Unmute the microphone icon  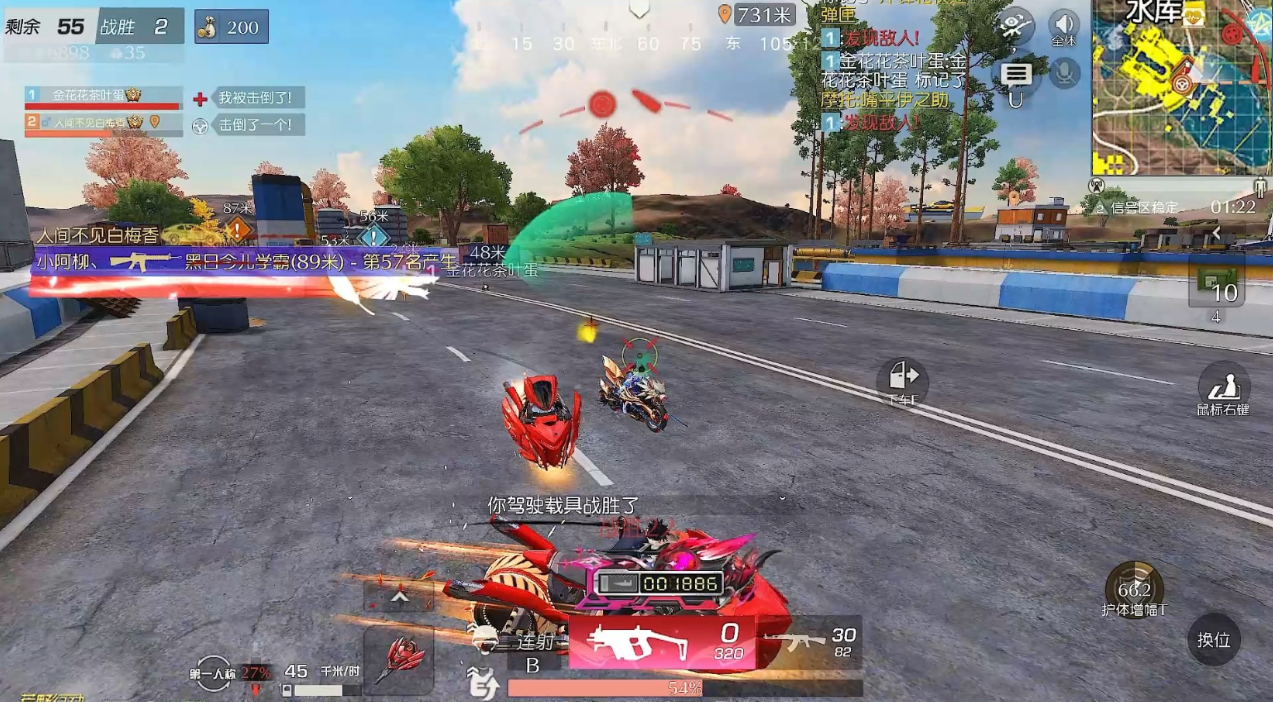(x=1064, y=72)
